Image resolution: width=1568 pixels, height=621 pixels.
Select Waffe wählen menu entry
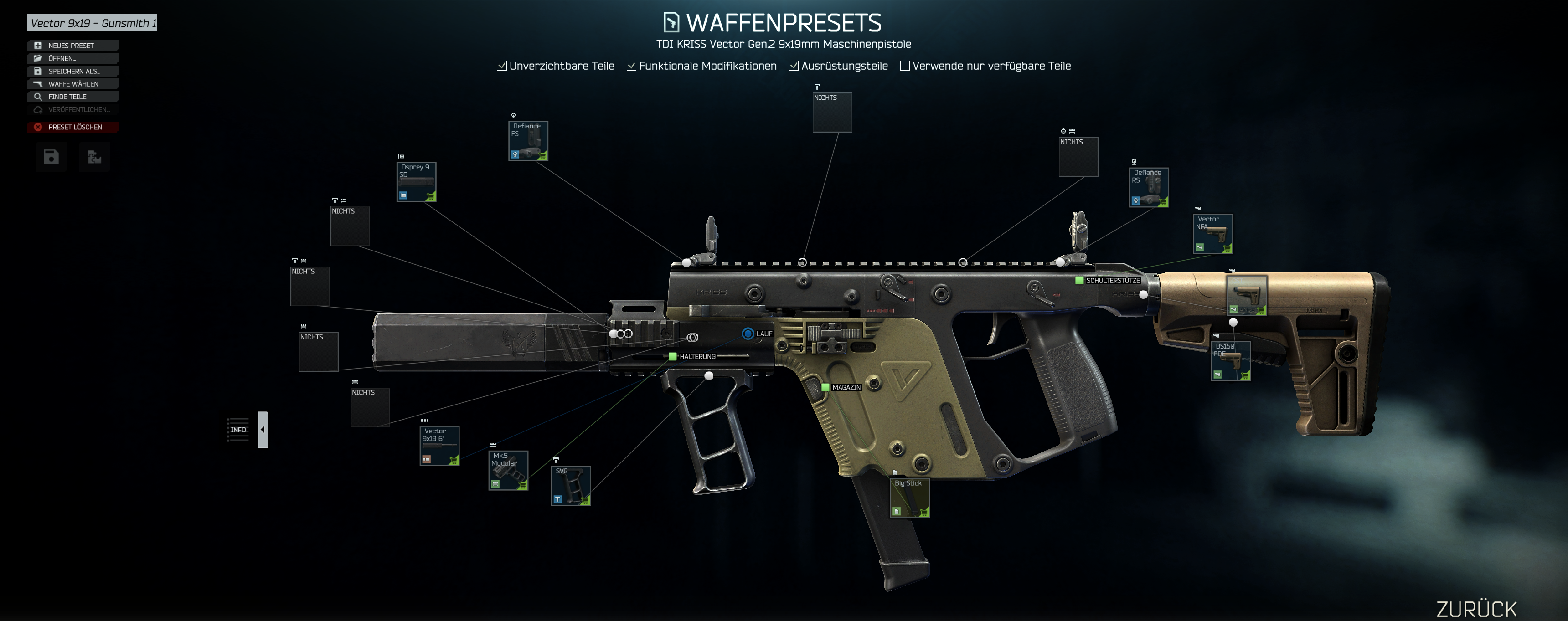click(x=72, y=84)
